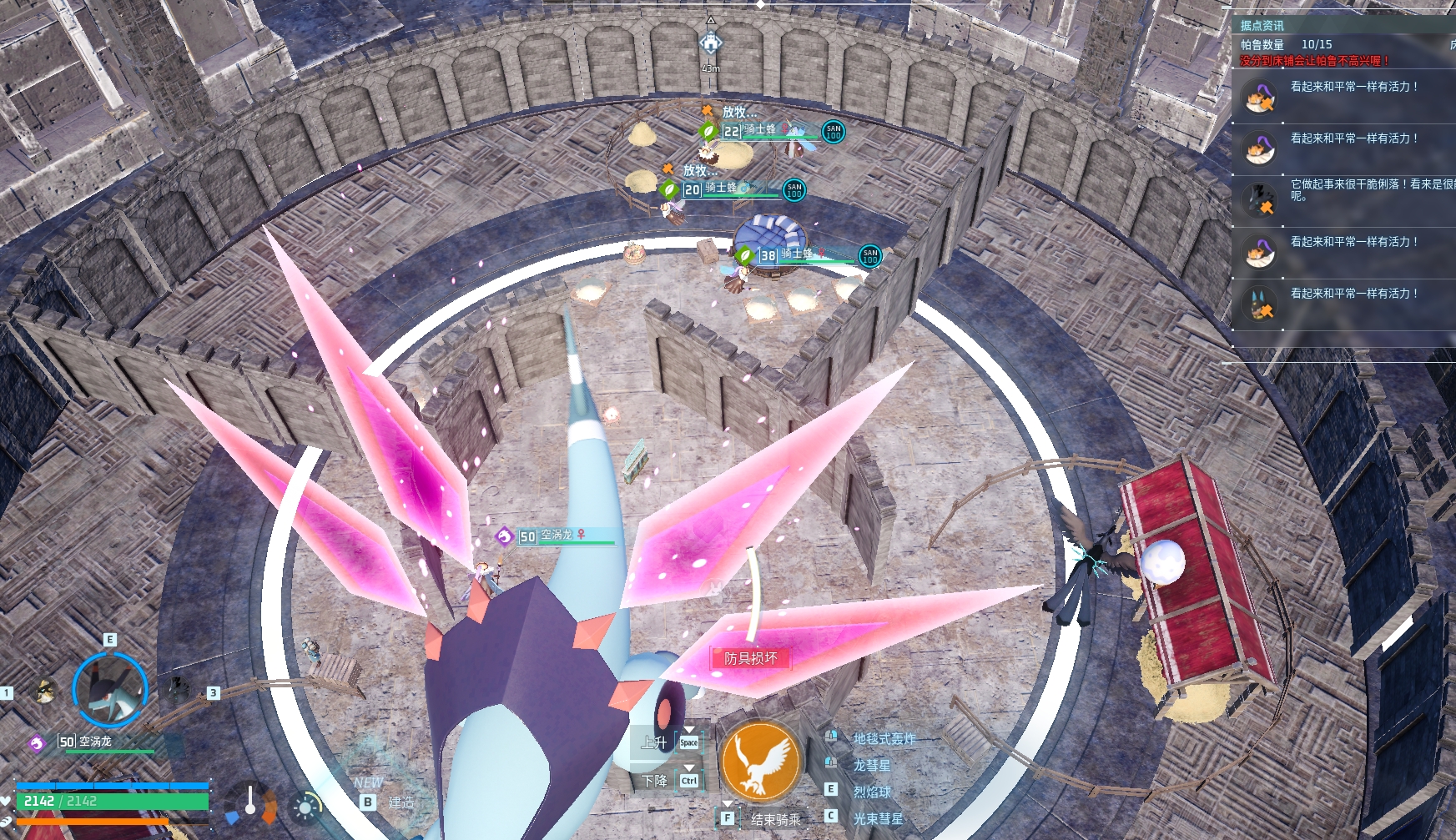
Task: Select the active 空涡龙 pal portrait
Action: point(109,690)
